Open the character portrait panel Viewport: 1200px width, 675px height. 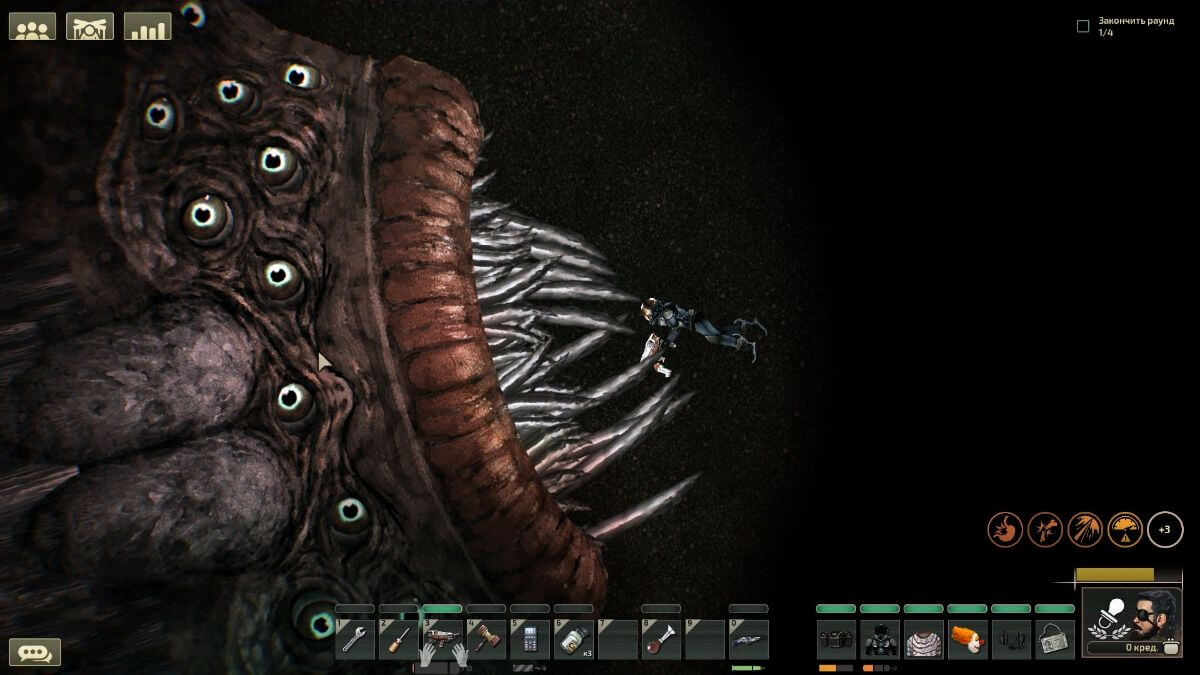[1132, 612]
